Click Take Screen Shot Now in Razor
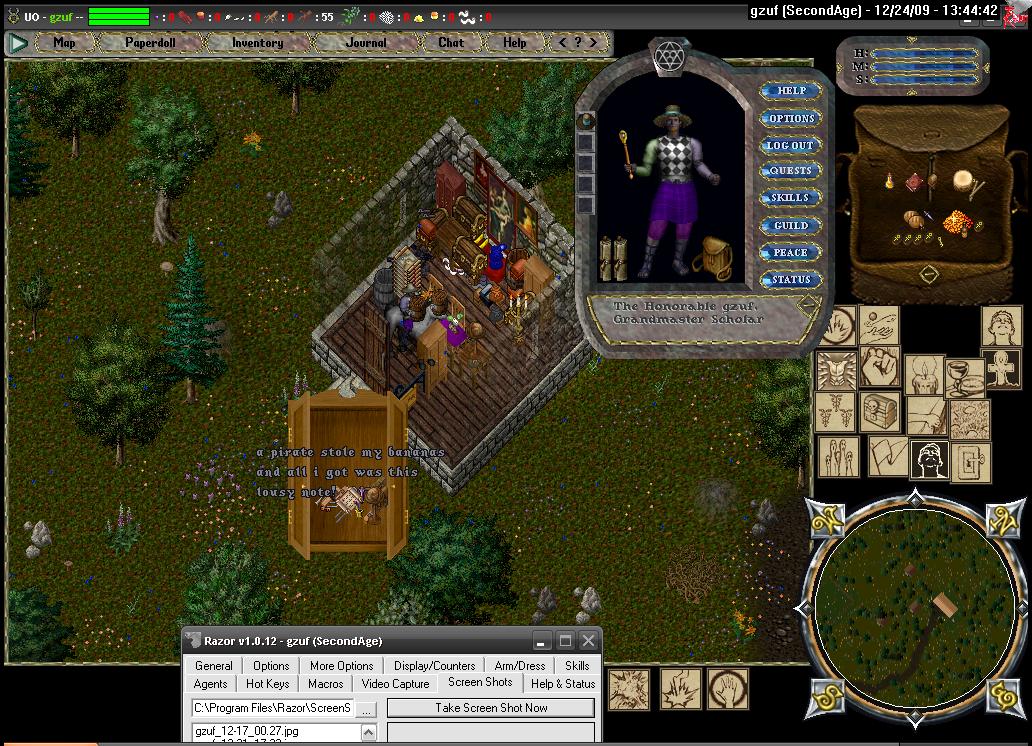1032x746 pixels. click(490, 707)
